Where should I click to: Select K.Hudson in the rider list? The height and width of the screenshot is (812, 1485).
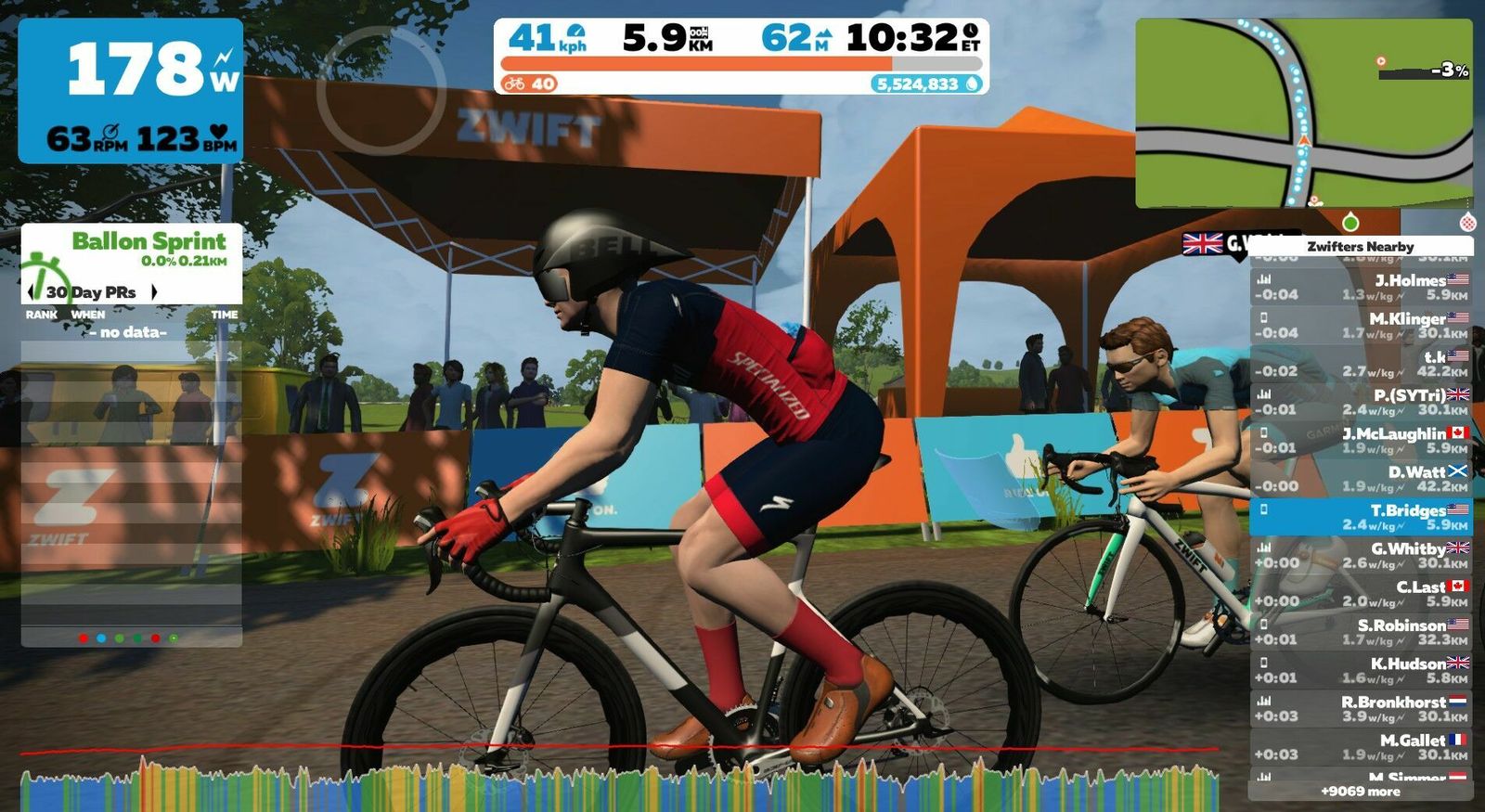coord(1360,670)
